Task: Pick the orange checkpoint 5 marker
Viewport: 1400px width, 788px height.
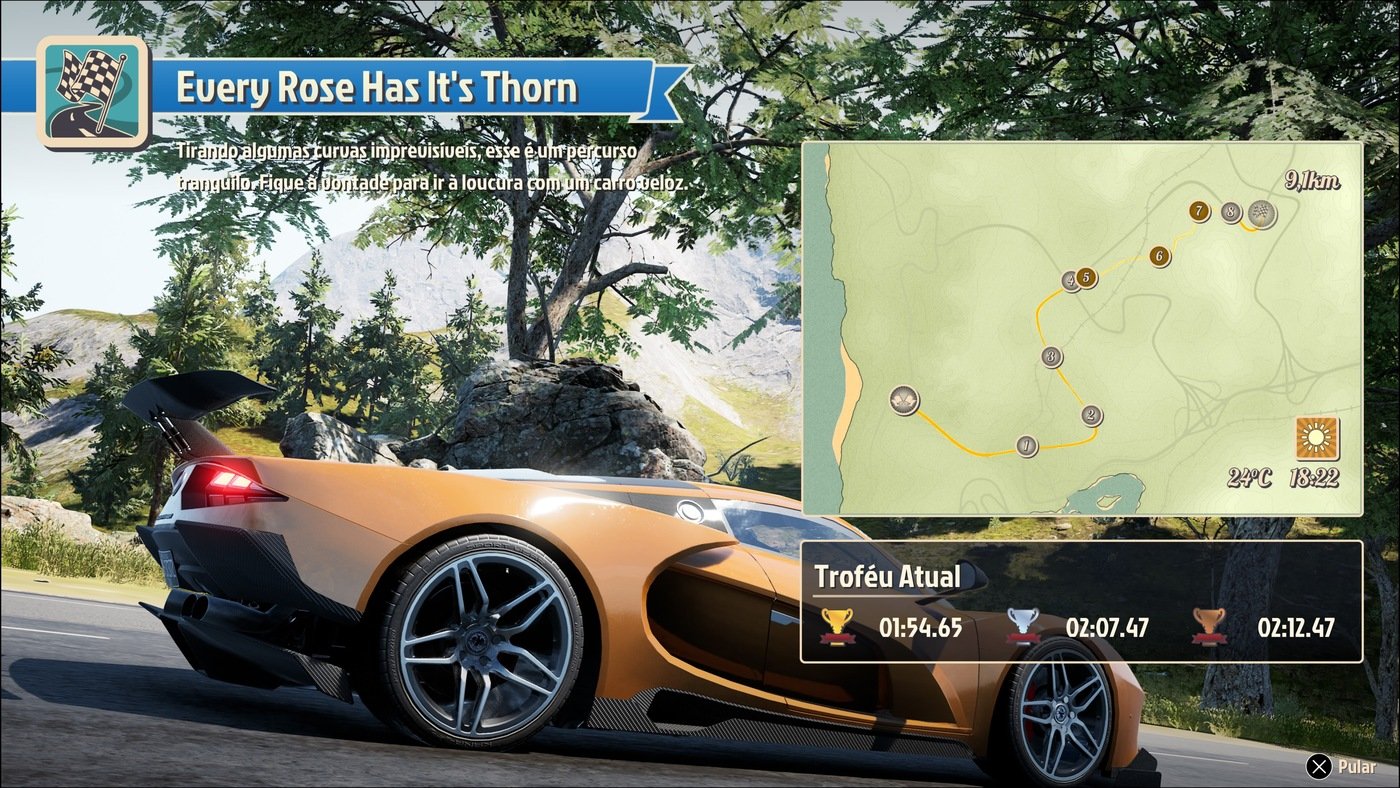Action: [1086, 277]
